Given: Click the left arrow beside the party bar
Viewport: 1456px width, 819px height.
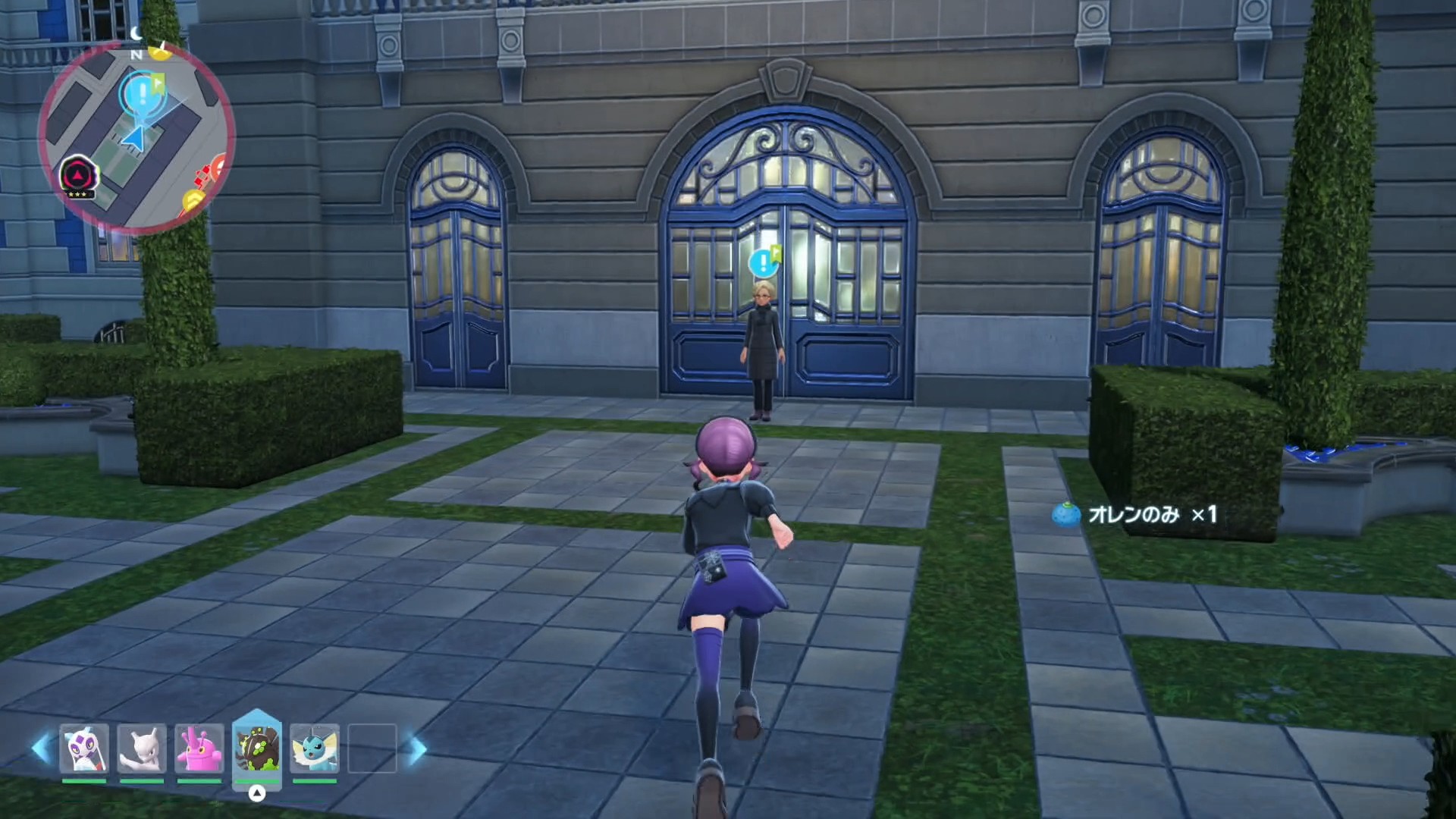Looking at the screenshot, I should pyautogui.click(x=42, y=748).
